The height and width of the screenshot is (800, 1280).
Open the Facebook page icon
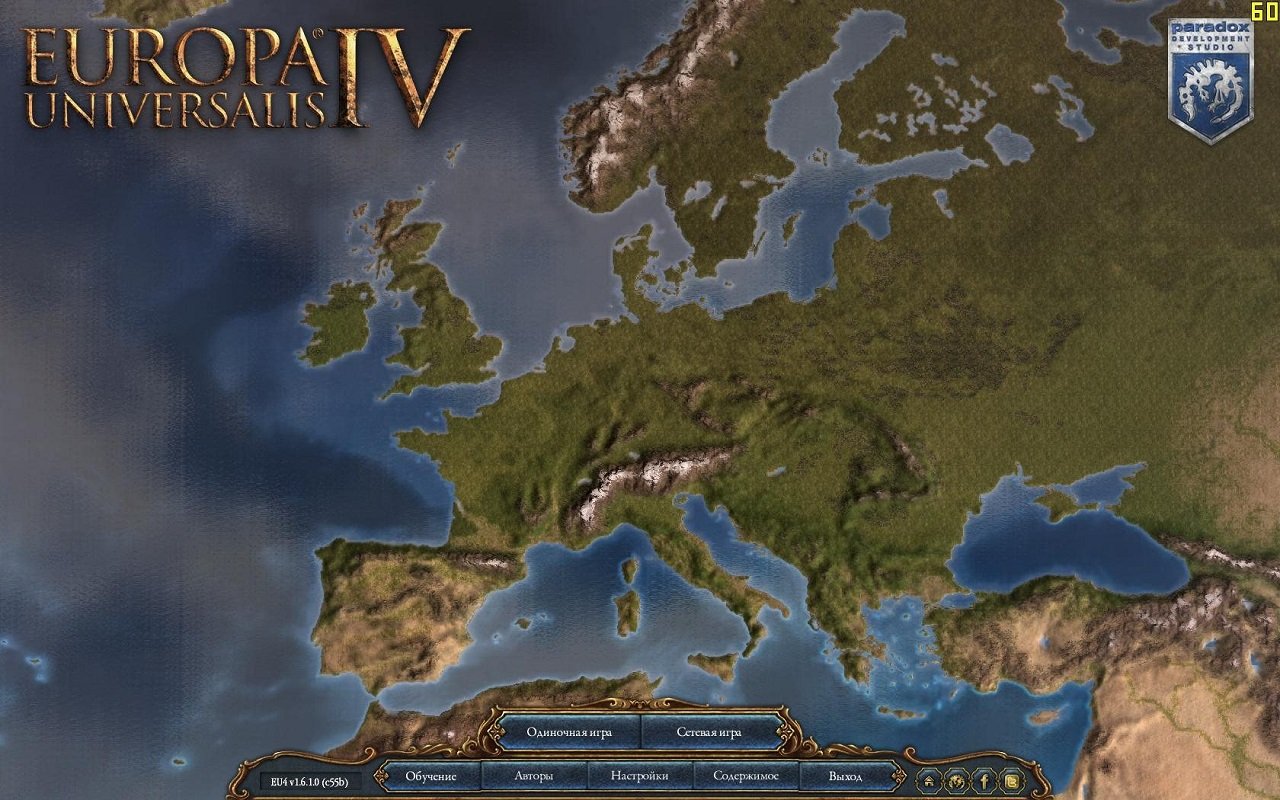[x=984, y=779]
